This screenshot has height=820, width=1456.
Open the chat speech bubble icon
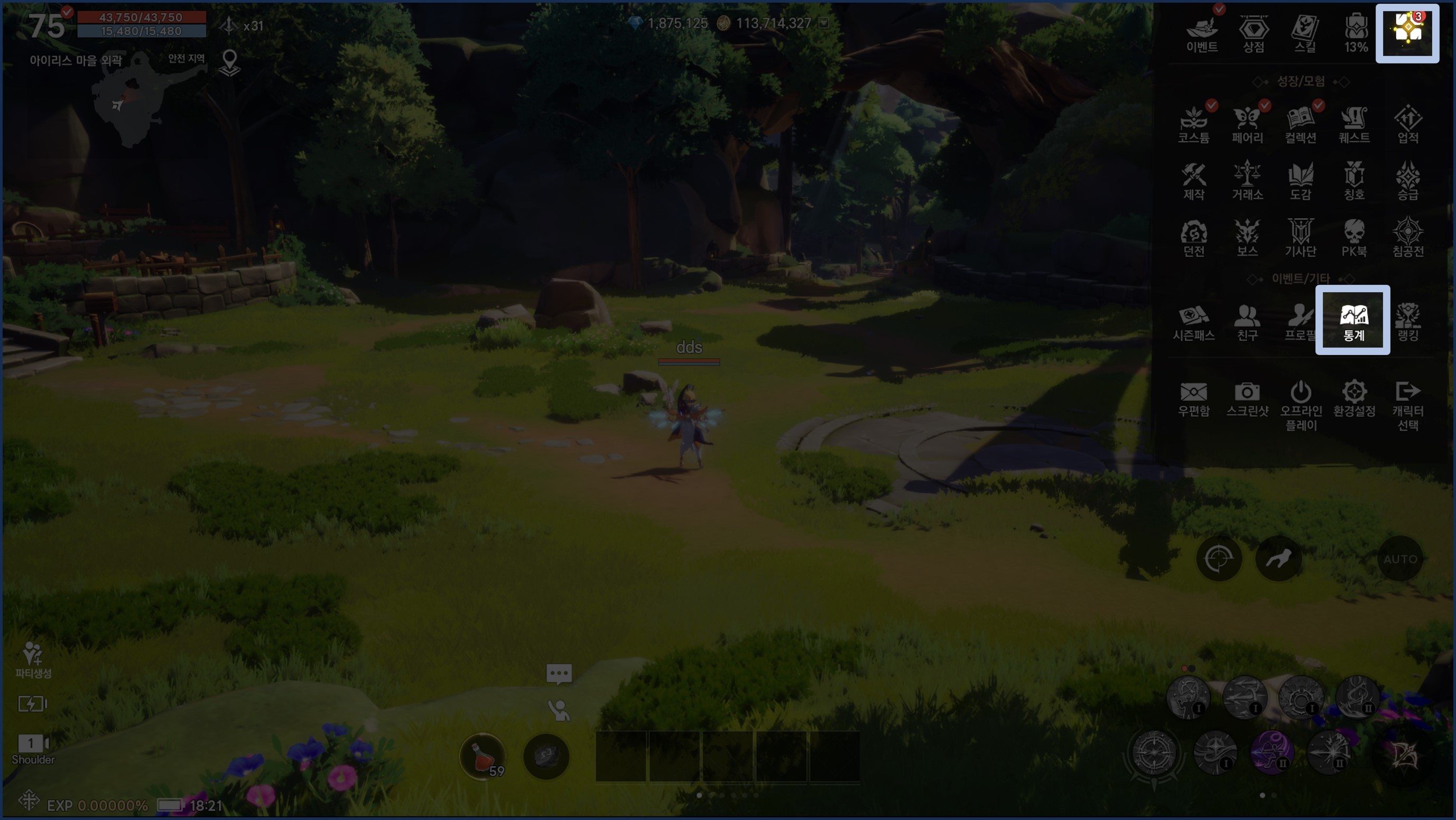coord(559,673)
